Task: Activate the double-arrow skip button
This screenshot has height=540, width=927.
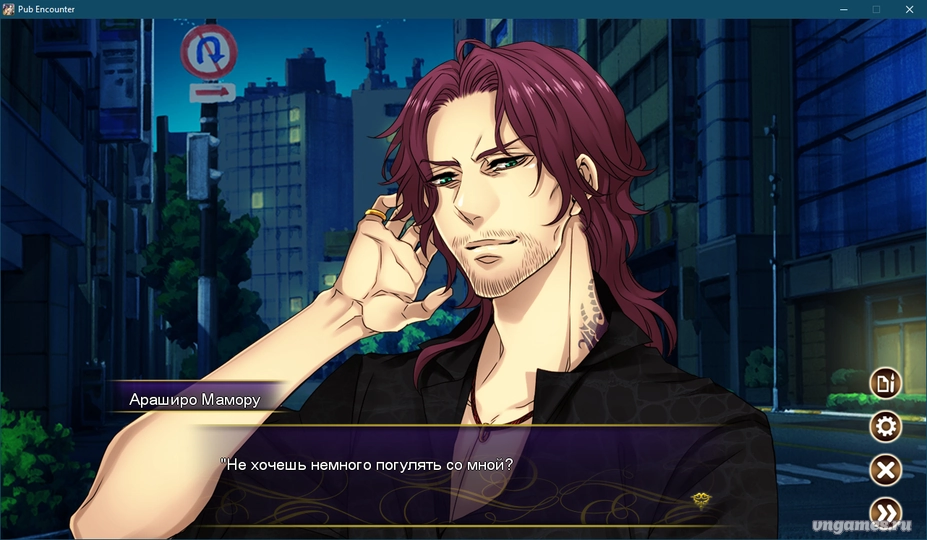Action: tap(885, 512)
